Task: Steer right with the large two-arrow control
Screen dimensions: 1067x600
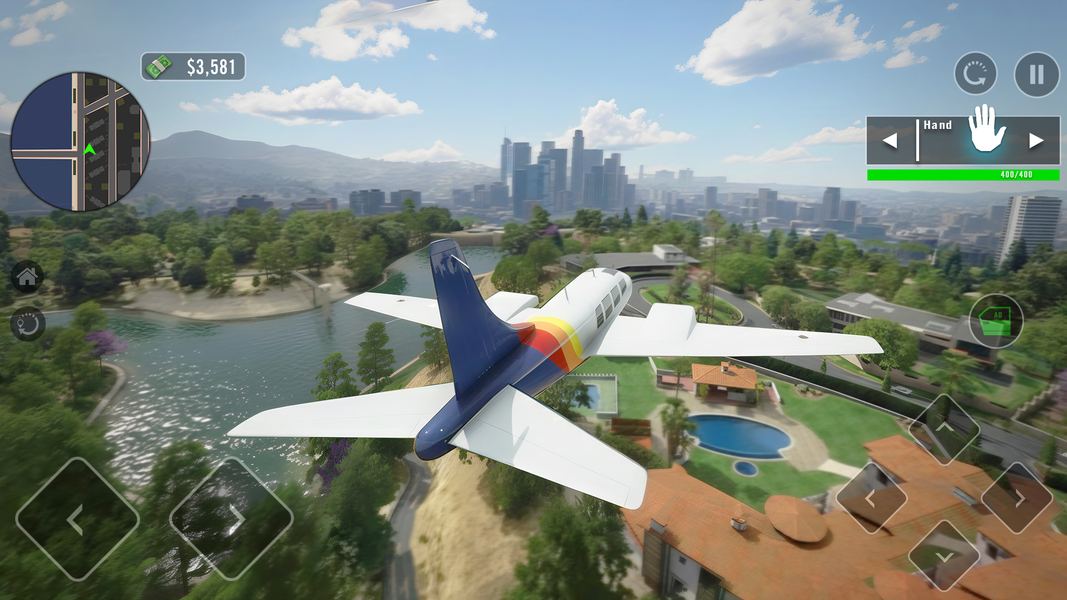Action: (x=231, y=519)
